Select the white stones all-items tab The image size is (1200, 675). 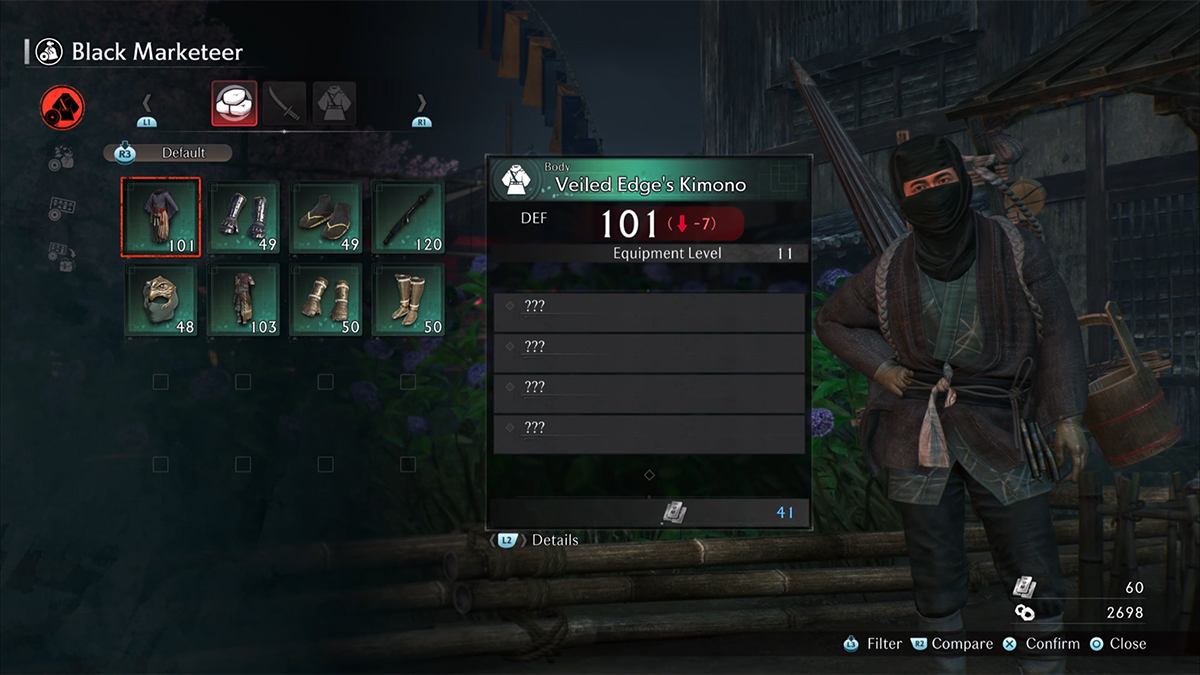234,103
